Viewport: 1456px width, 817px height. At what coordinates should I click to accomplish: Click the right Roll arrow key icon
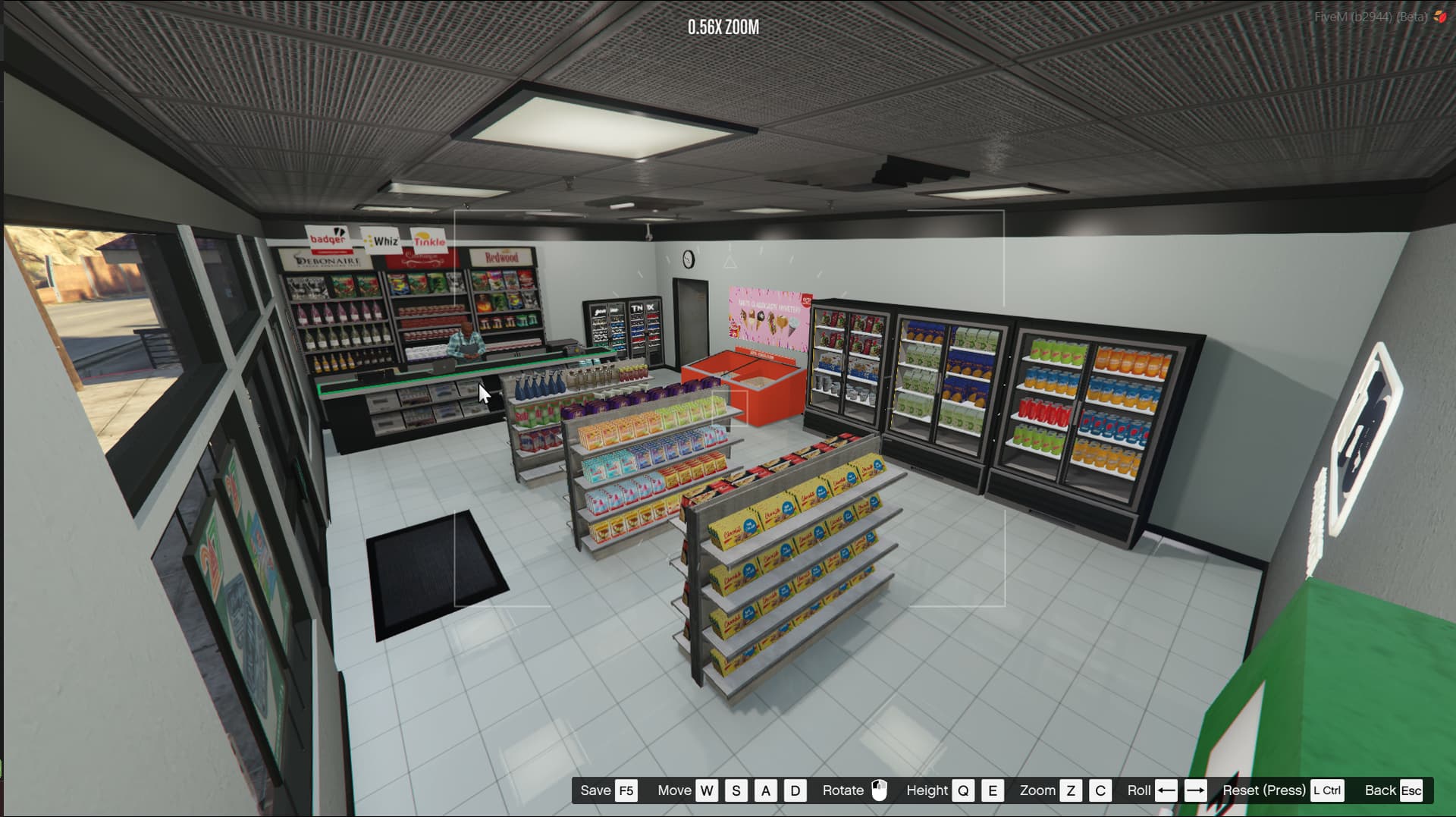pyautogui.click(x=1196, y=790)
